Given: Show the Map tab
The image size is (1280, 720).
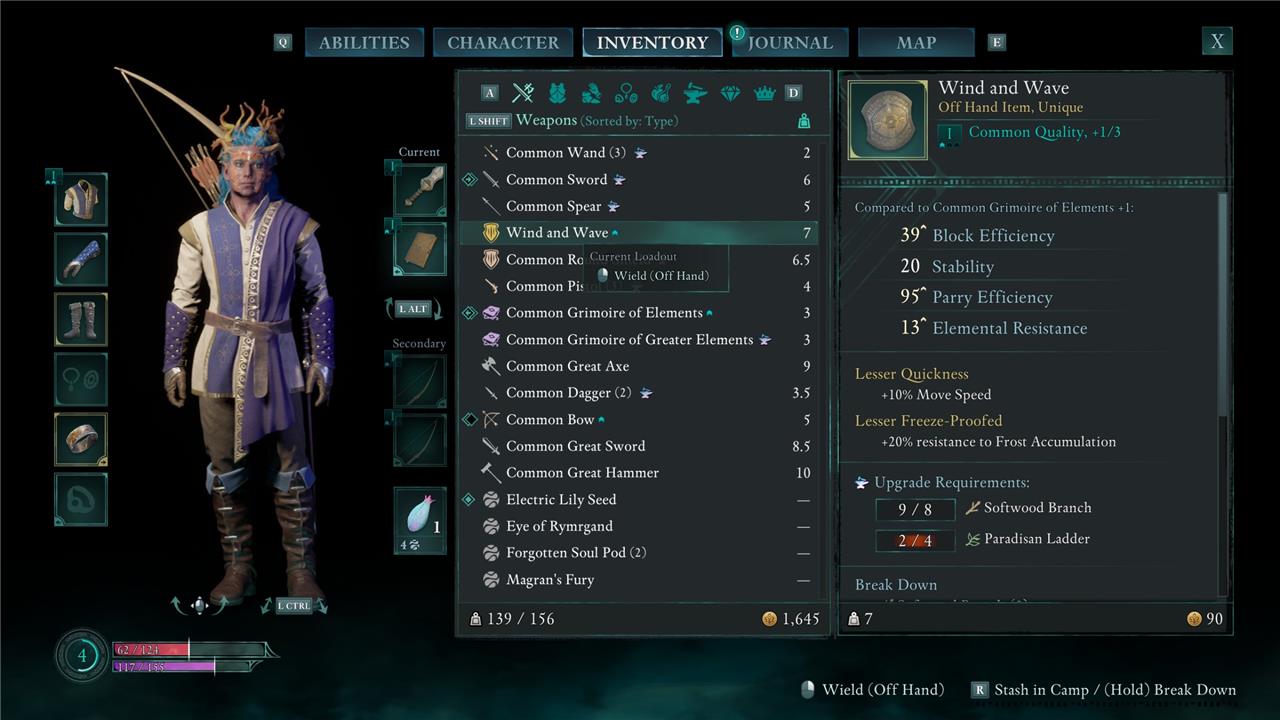Looking at the screenshot, I should coord(916,42).
